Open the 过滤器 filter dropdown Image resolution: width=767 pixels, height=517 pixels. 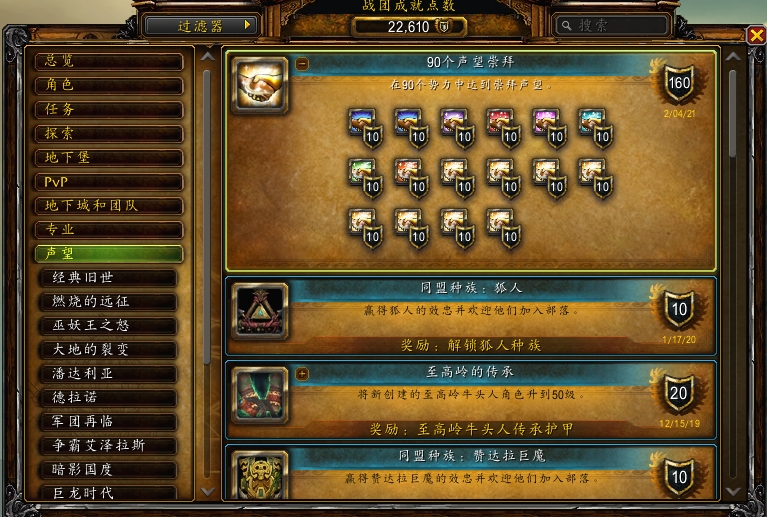[201, 25]
